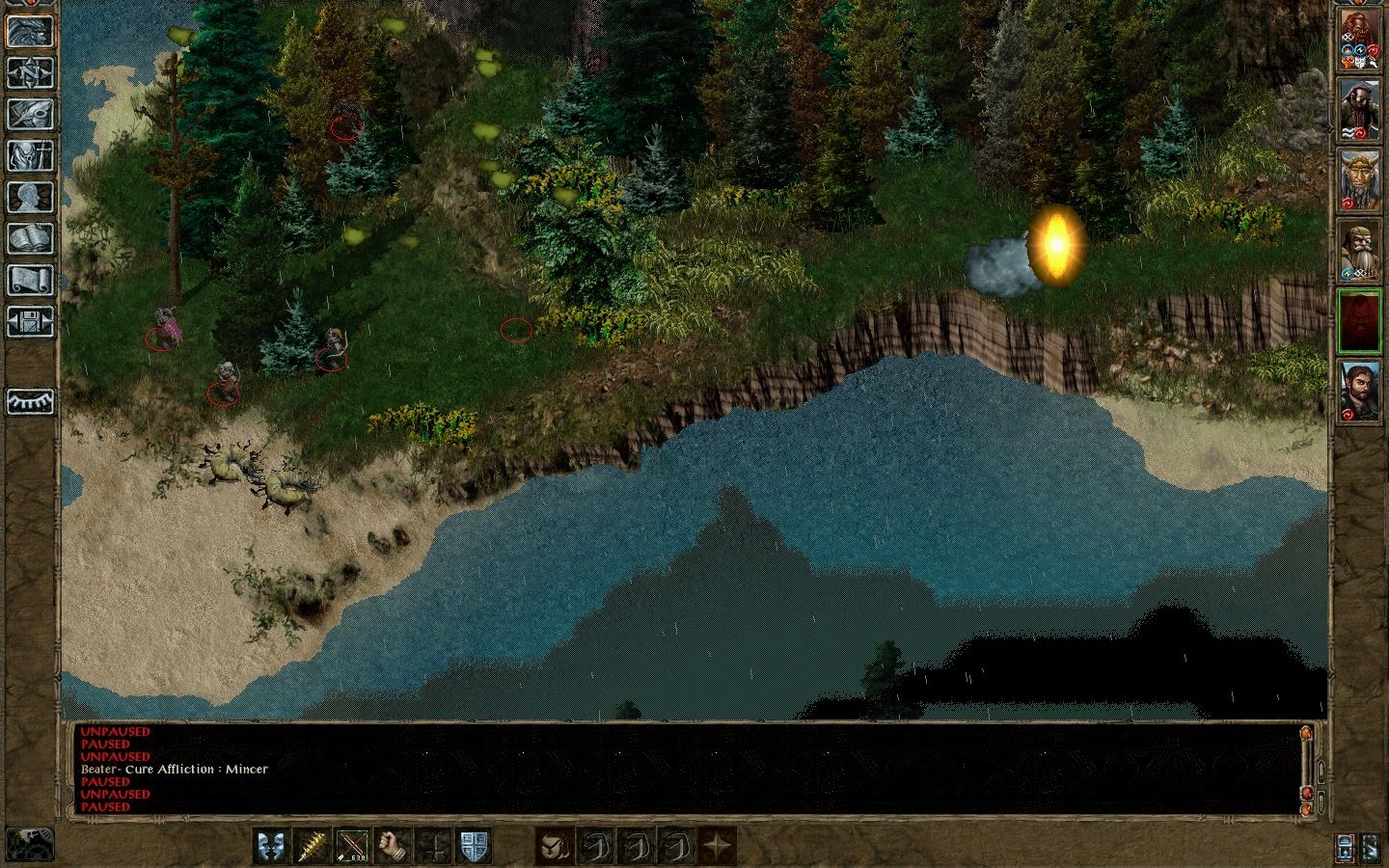Click the closed eye rest button
Image resolution: width=1389 pixels, height=868 pixels.
pyautogui.click(x=30, y=401)
